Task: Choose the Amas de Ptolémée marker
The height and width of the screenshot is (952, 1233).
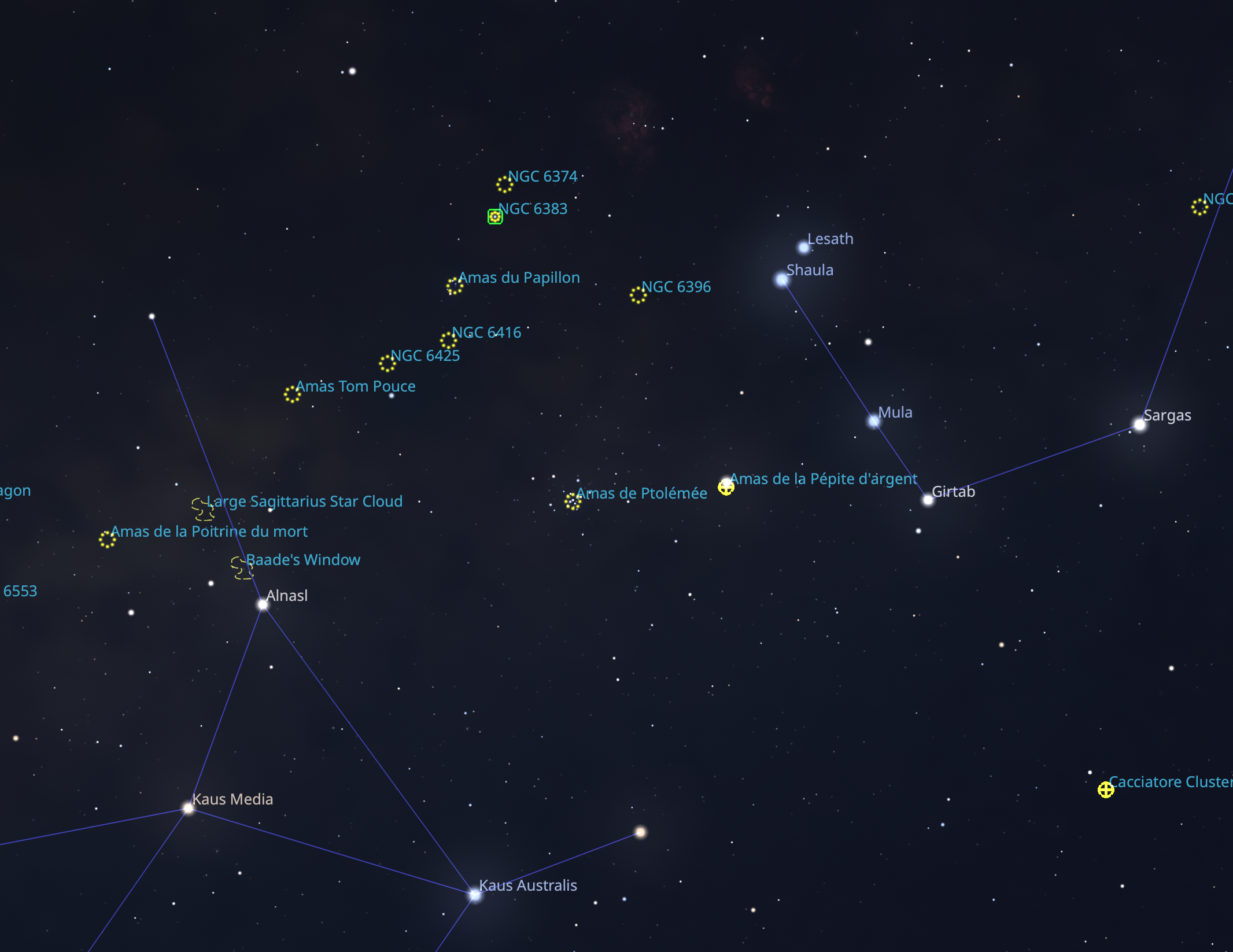Action: tap(573, 501)
